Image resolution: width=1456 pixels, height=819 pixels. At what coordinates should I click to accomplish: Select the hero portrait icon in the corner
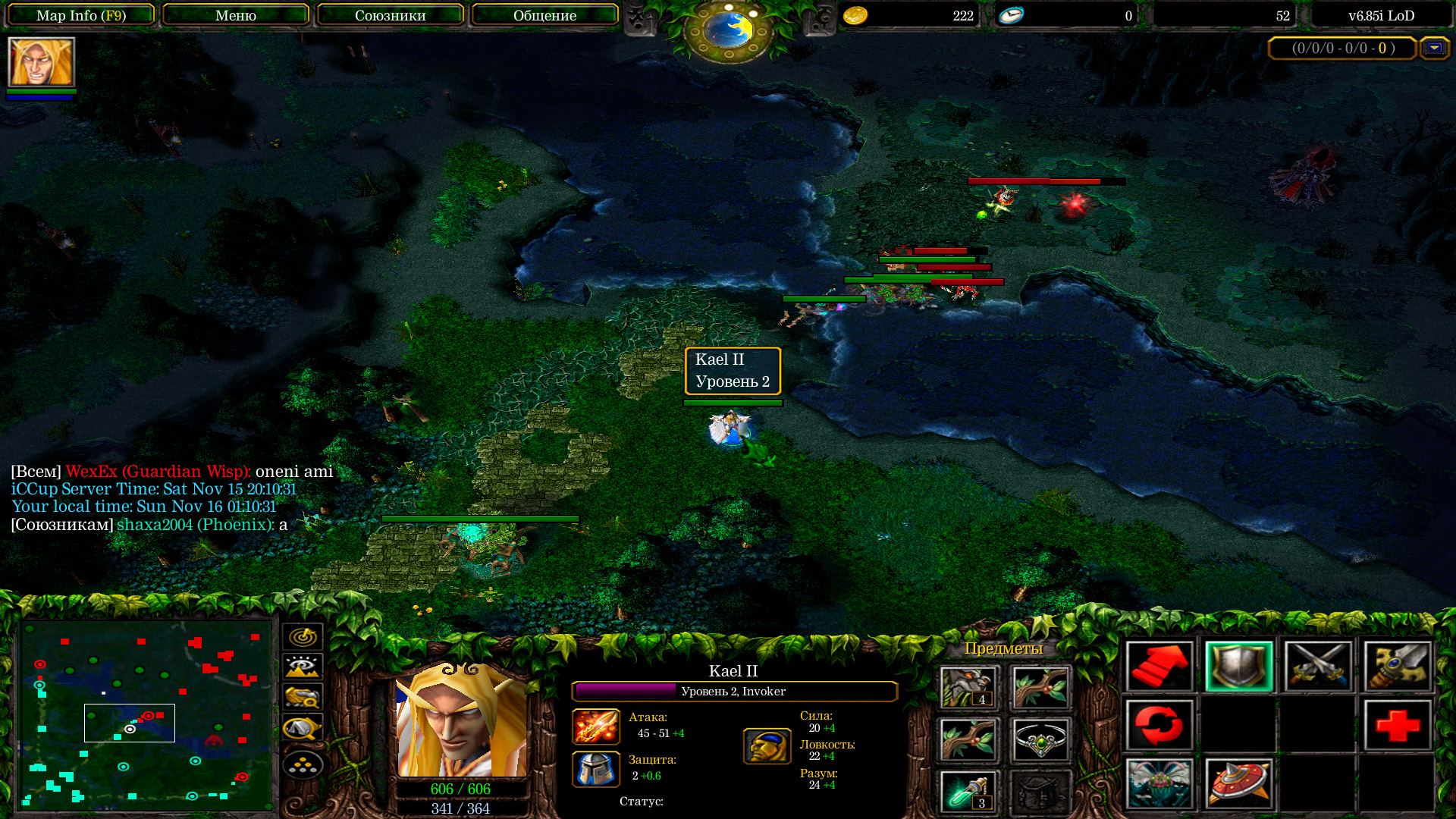click(41, 63)
